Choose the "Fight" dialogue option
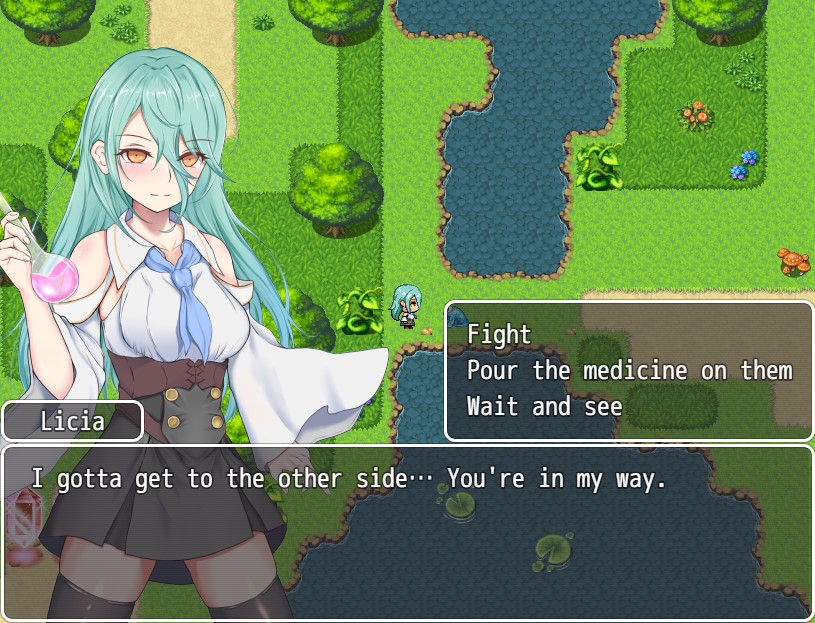Screen dimensions: 815x623 pyautogui.click(x=499, y=334)
